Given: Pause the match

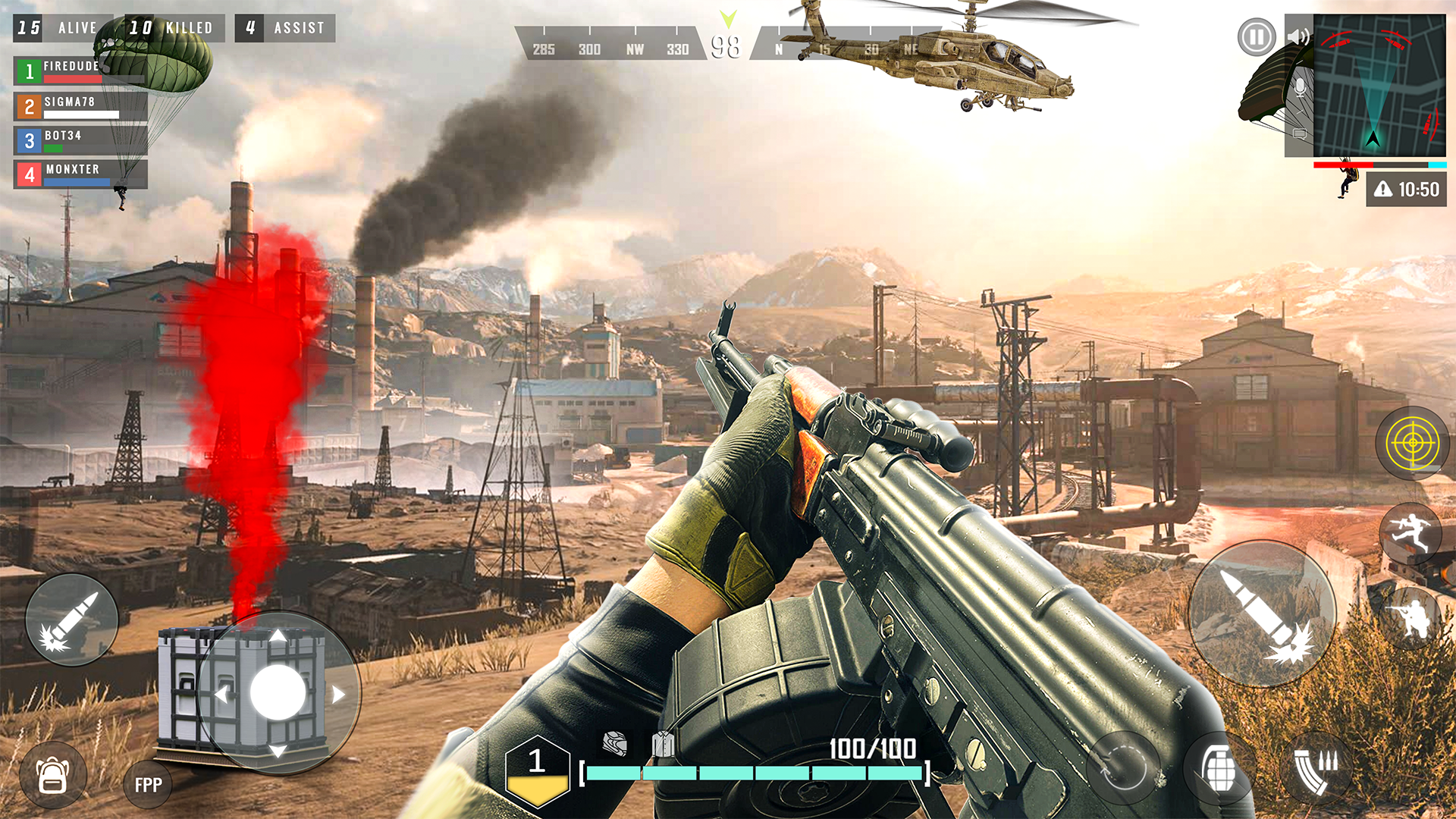Looking at the screenshot, I should tap(1257, 36).
